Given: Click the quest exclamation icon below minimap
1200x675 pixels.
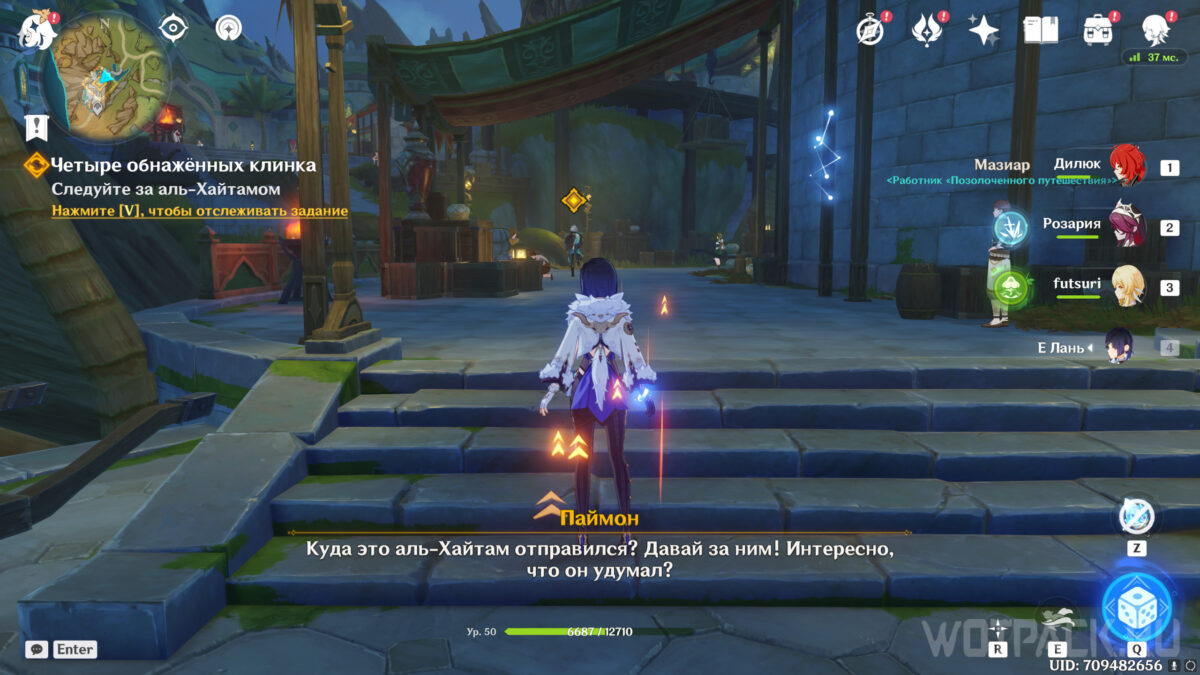Looking at the screenshot, I should [37, 127].
